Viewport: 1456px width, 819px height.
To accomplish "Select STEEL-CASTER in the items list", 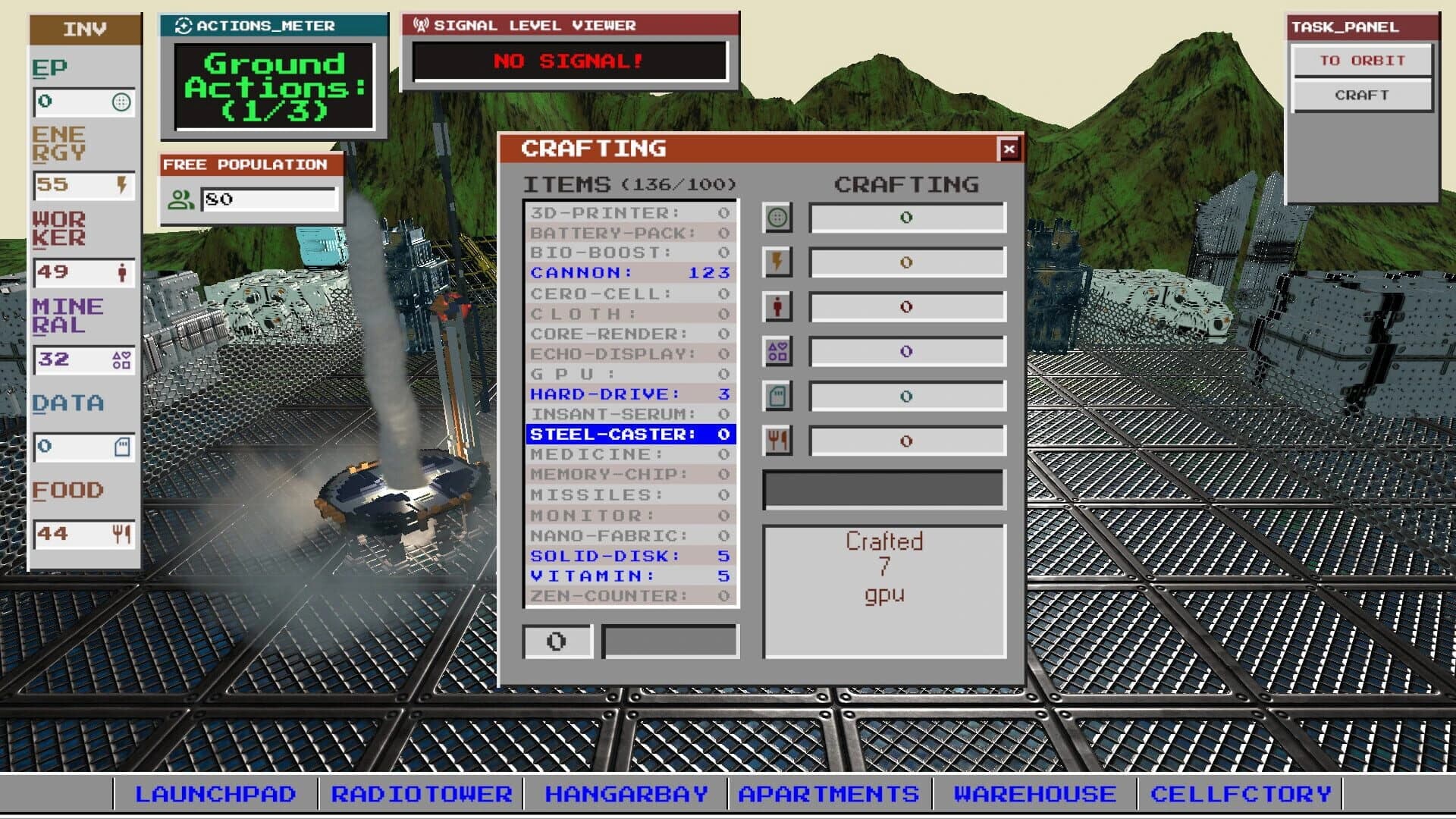I will [629, 435].
